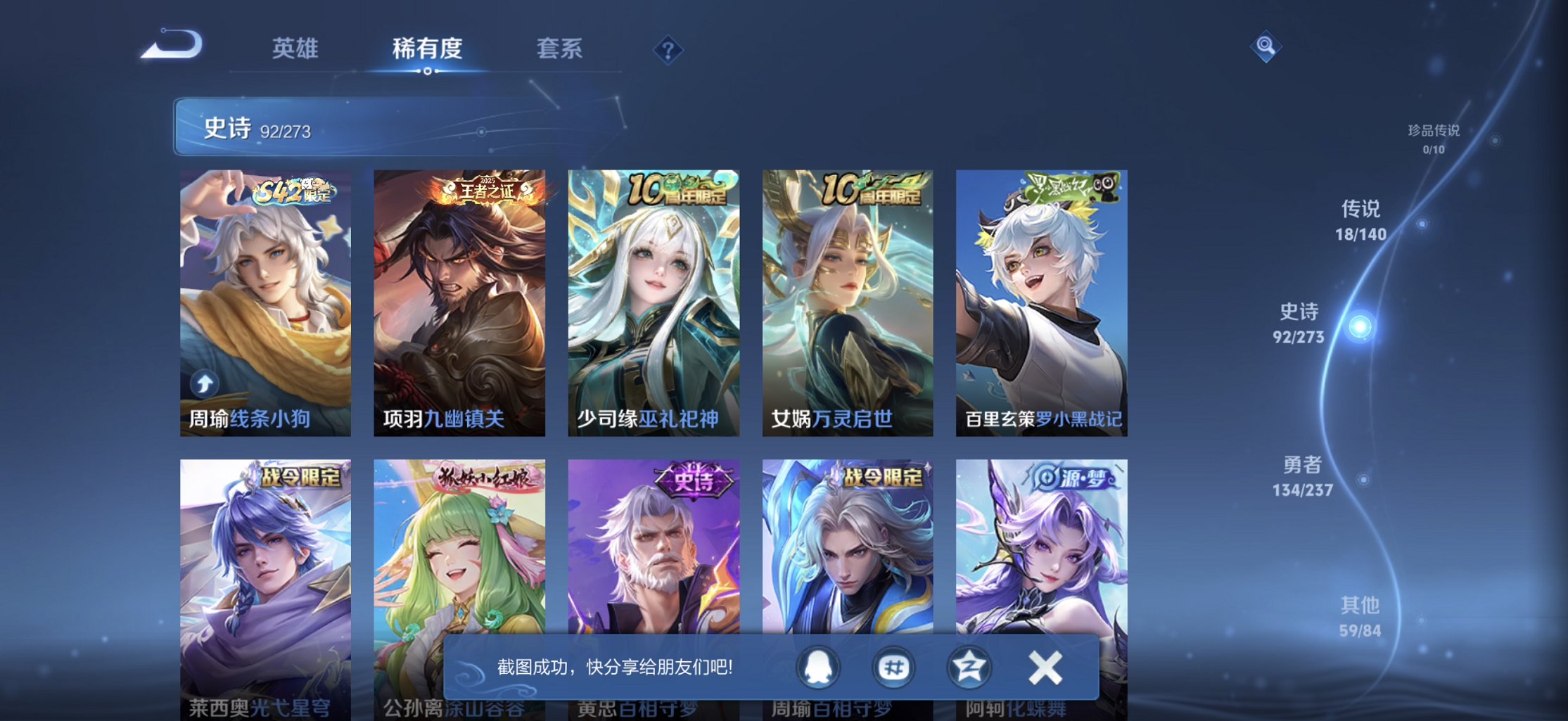Screen dimensions: 1568x721
Task: Switch to the 英雄 tab
Action: (293, 48)
